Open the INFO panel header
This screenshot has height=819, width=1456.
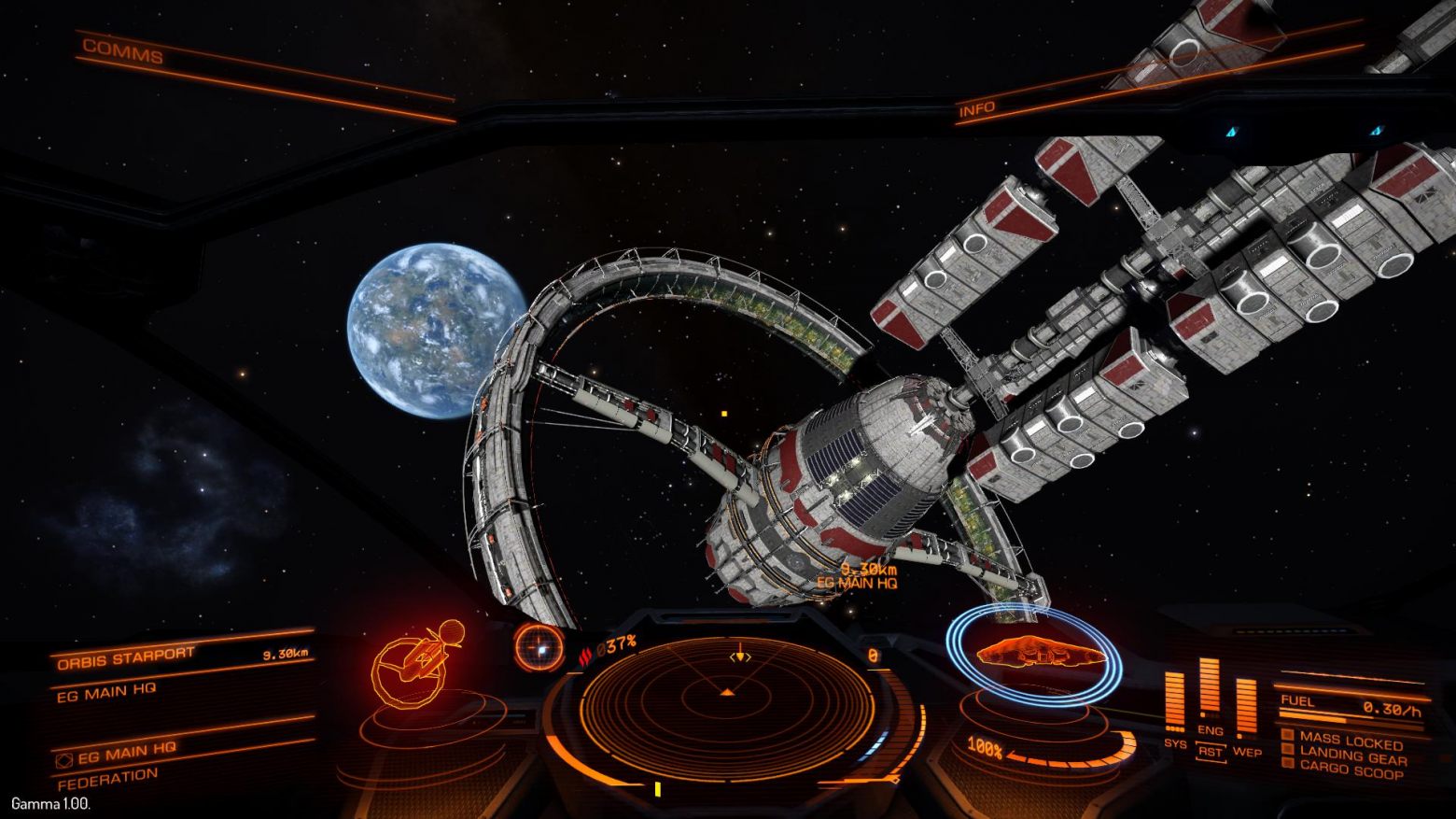click(x=976, y=109)
